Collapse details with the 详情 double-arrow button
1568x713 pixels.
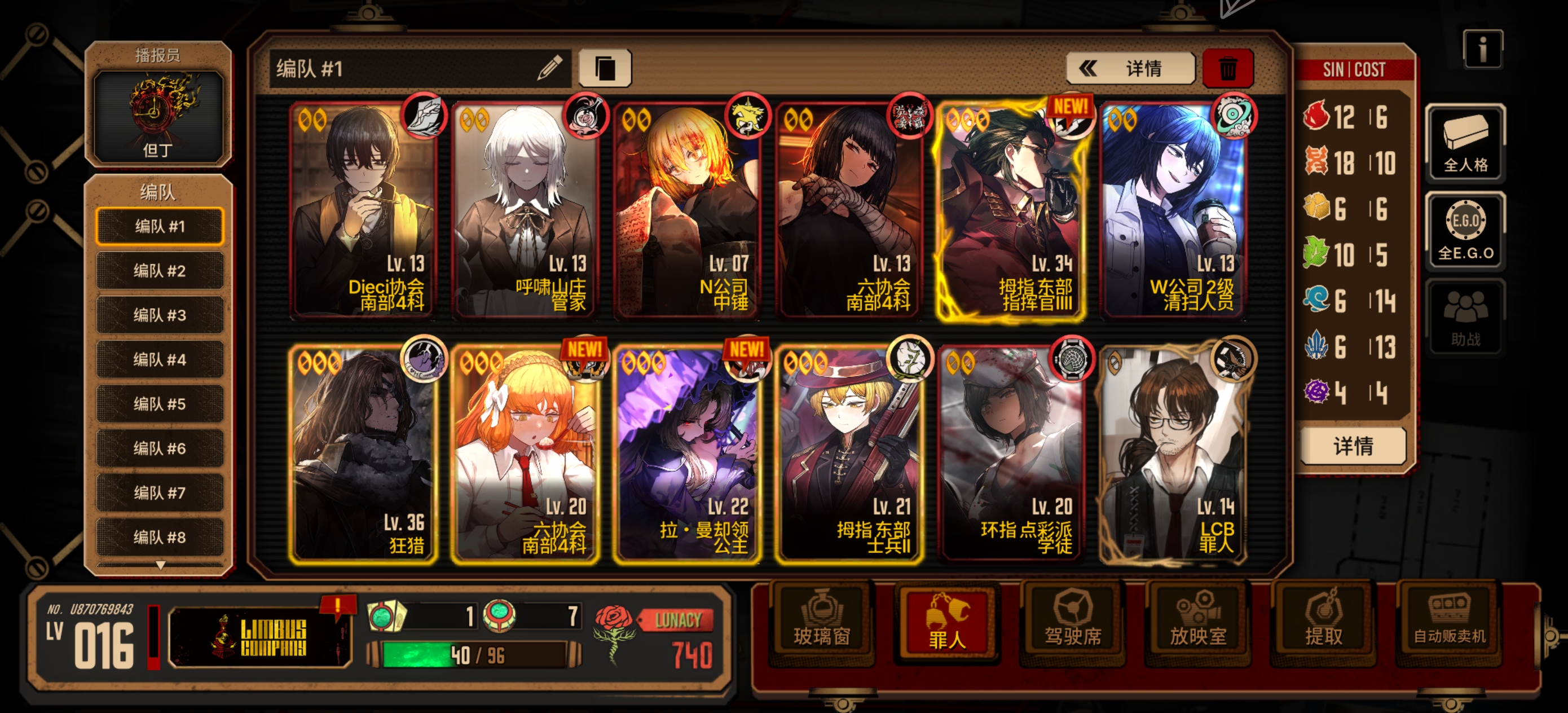pos(1131,68)
